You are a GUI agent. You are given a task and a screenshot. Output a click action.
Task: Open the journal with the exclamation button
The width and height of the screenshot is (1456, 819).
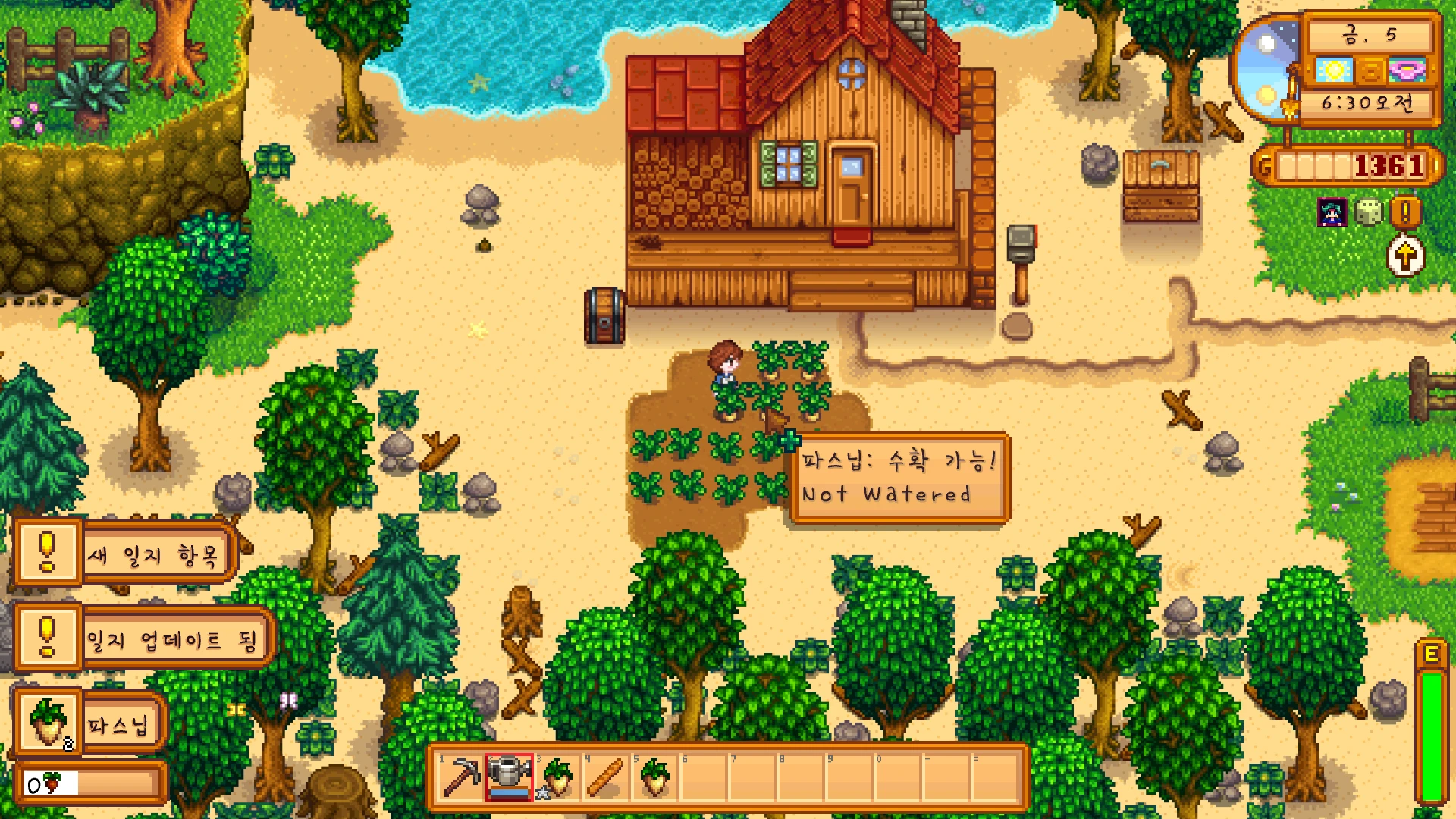pyautogui.click(x=1405, y=213)
